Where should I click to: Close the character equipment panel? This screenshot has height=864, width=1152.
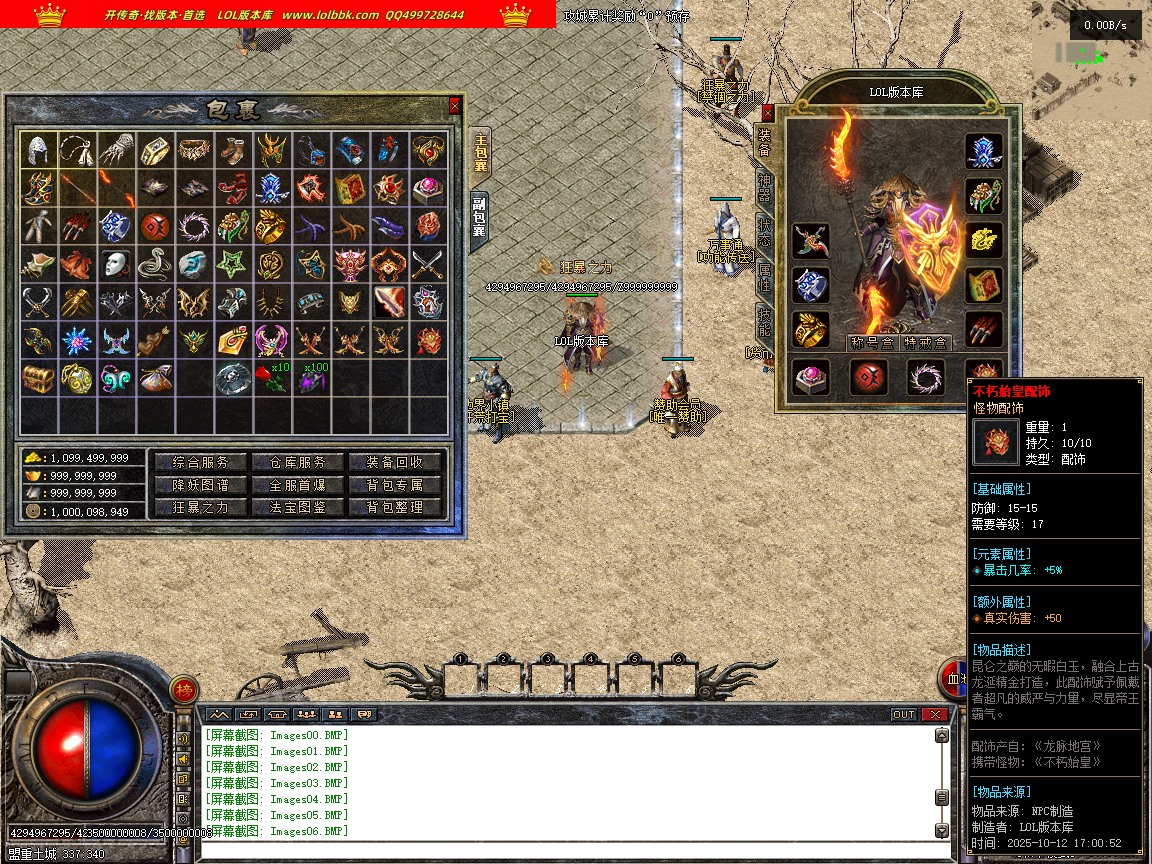(x=767, y=113)
